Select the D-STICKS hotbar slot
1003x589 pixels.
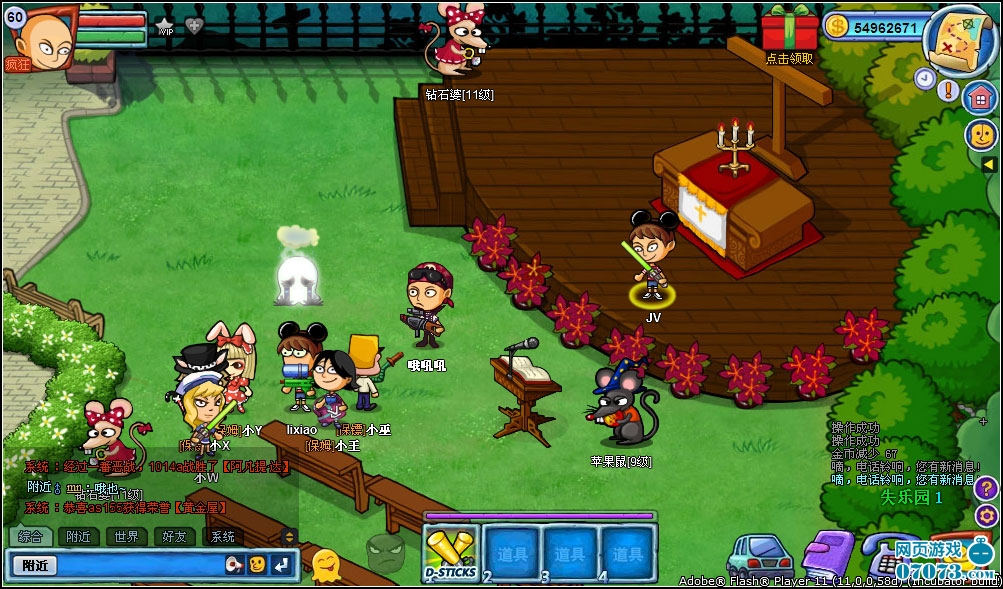450,553
